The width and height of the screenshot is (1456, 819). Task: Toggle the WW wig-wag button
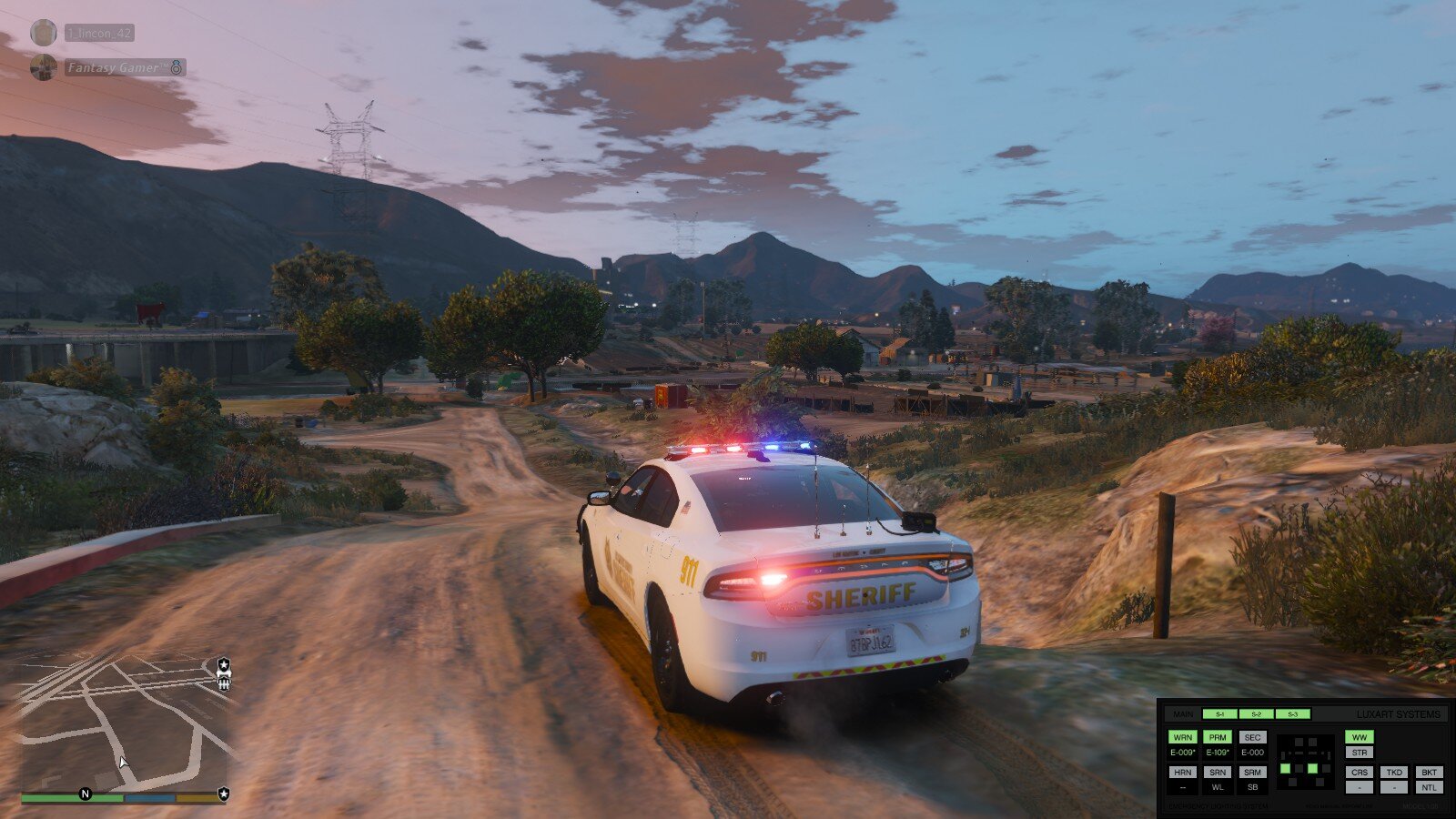(1360, 737)
